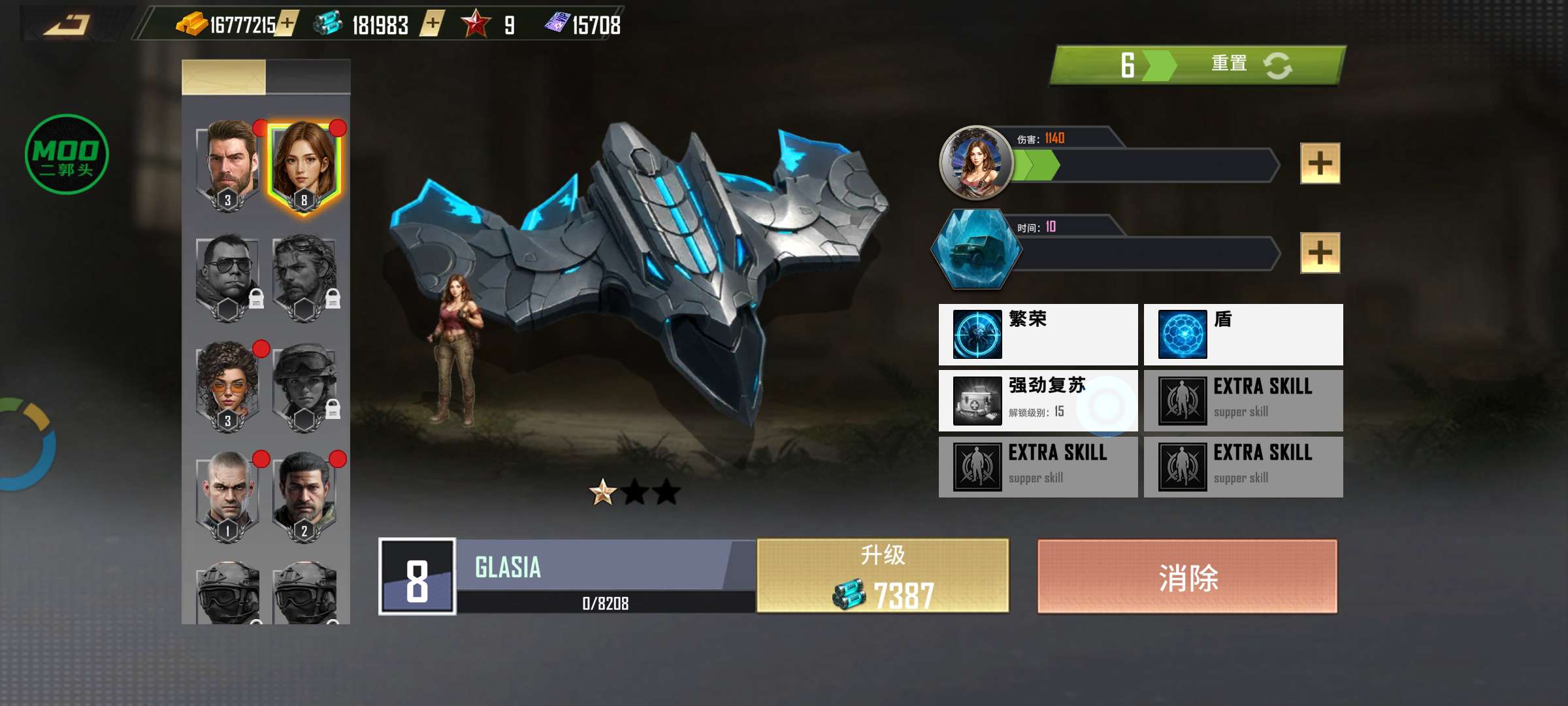Click the green MOD logo overlay

point(67,154)
